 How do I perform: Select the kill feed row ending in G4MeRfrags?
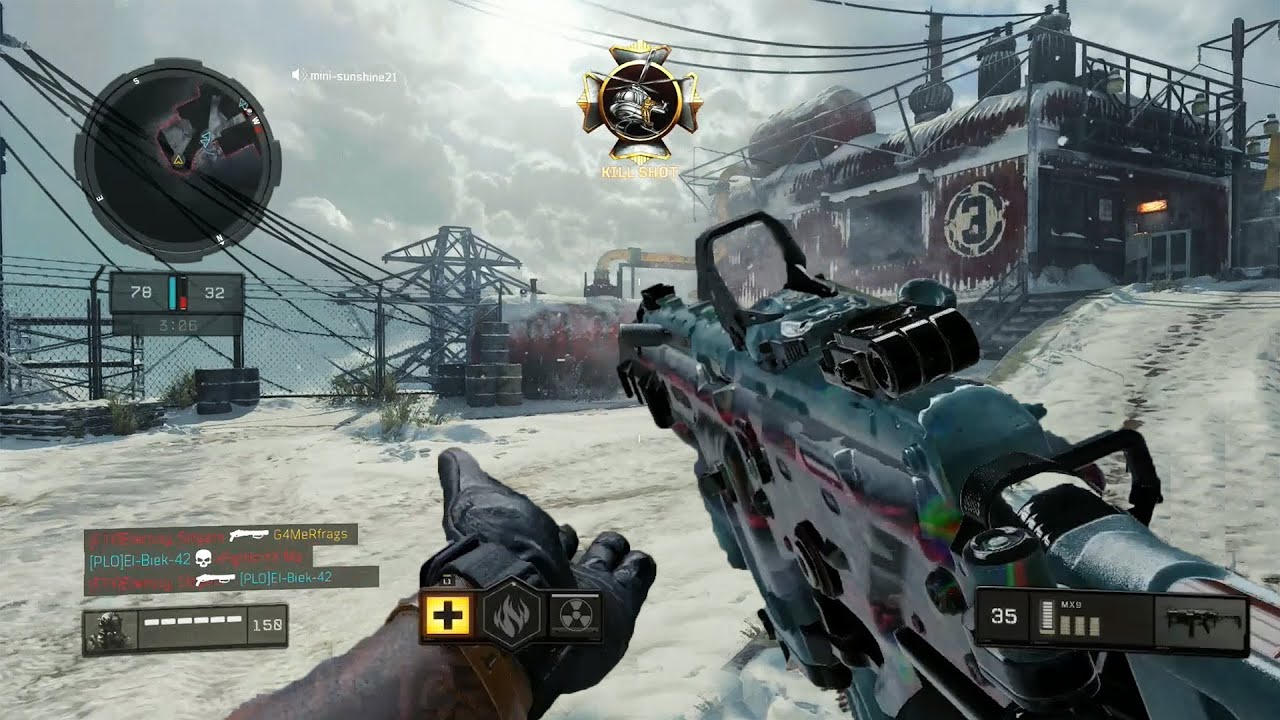pyautogui.click(x=220, y=535)
